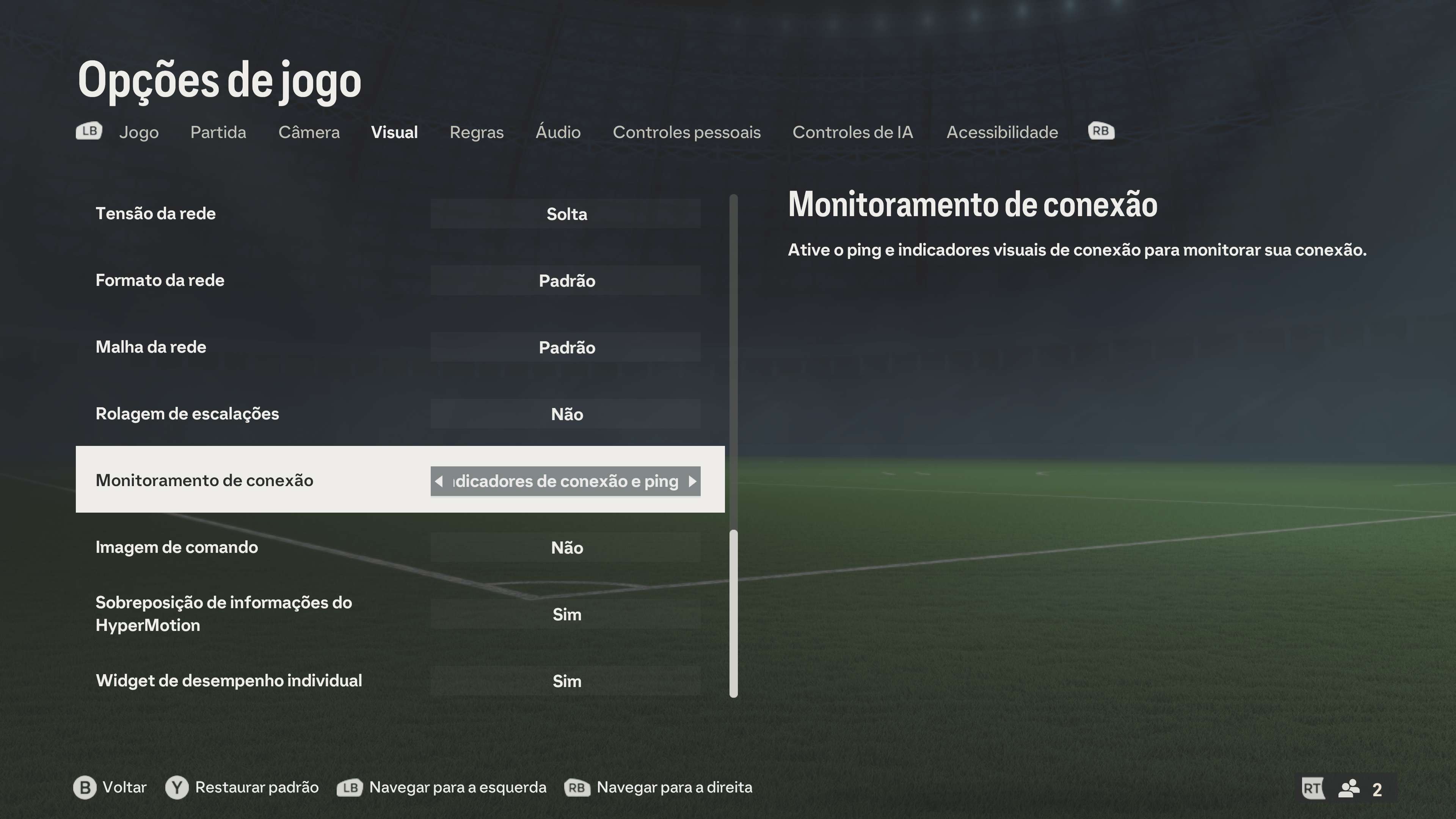1456x819 pixels.
Task: Click Restaurar padrão to reset settings
Action: tap(257, 787)
